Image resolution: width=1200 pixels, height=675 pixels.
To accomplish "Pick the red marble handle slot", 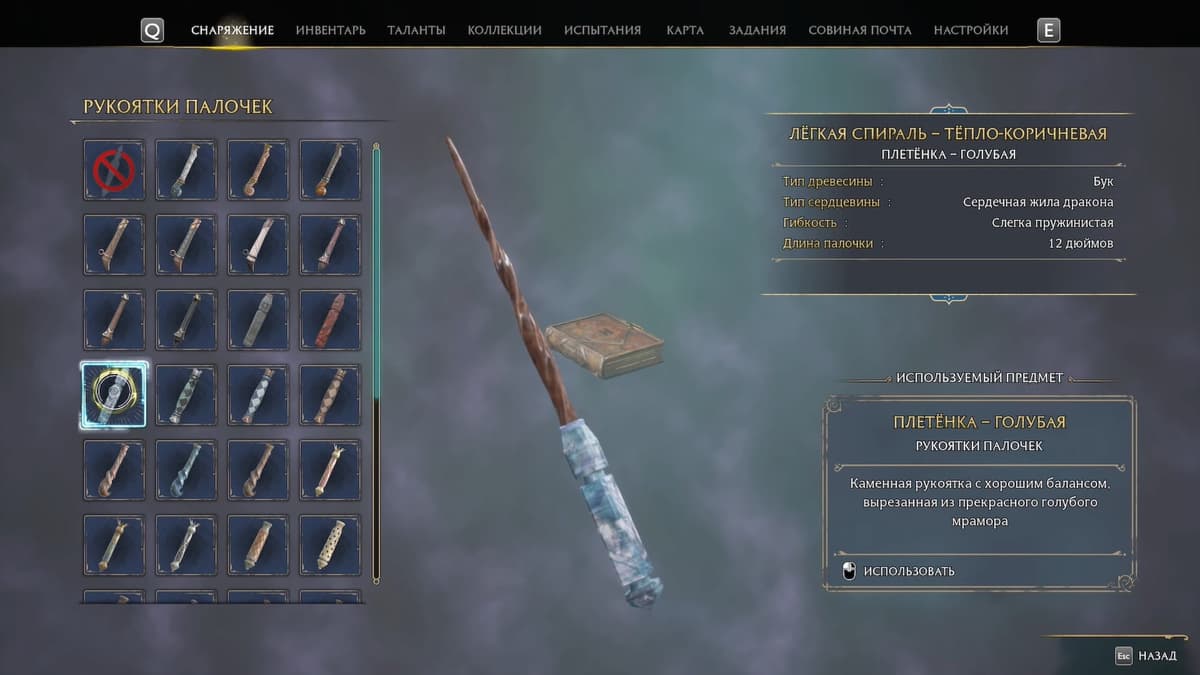I will point(330,320).
